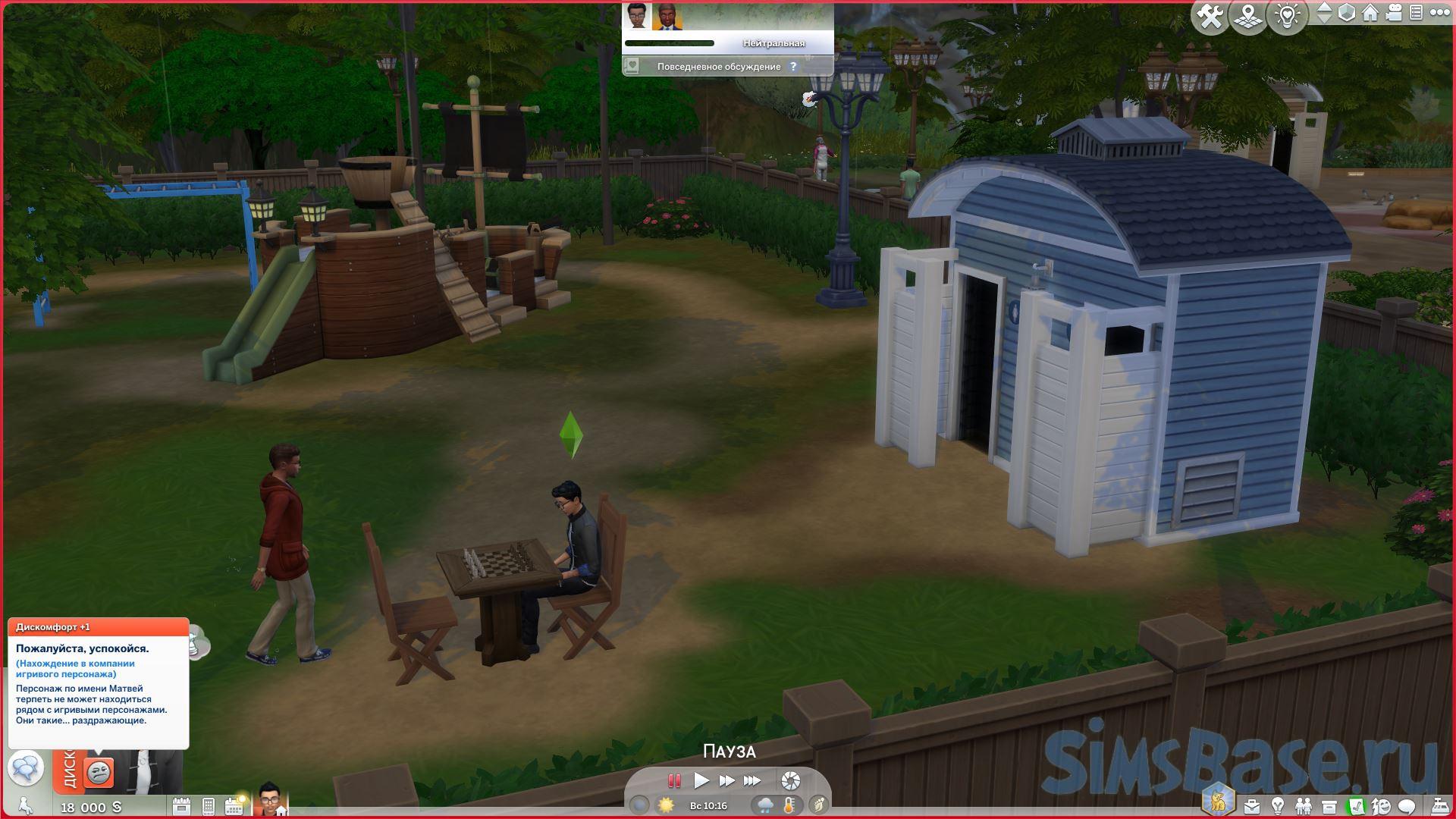Click the question mark beside Повседневное обсуждение
Viewport: 1456px width, 819px height.
[x=793, y=67]
